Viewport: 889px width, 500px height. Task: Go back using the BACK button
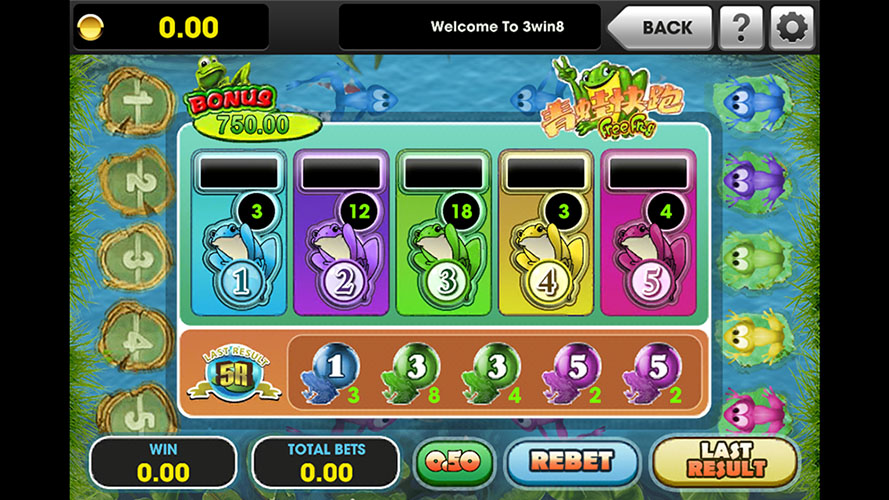(x=660, y=27)
